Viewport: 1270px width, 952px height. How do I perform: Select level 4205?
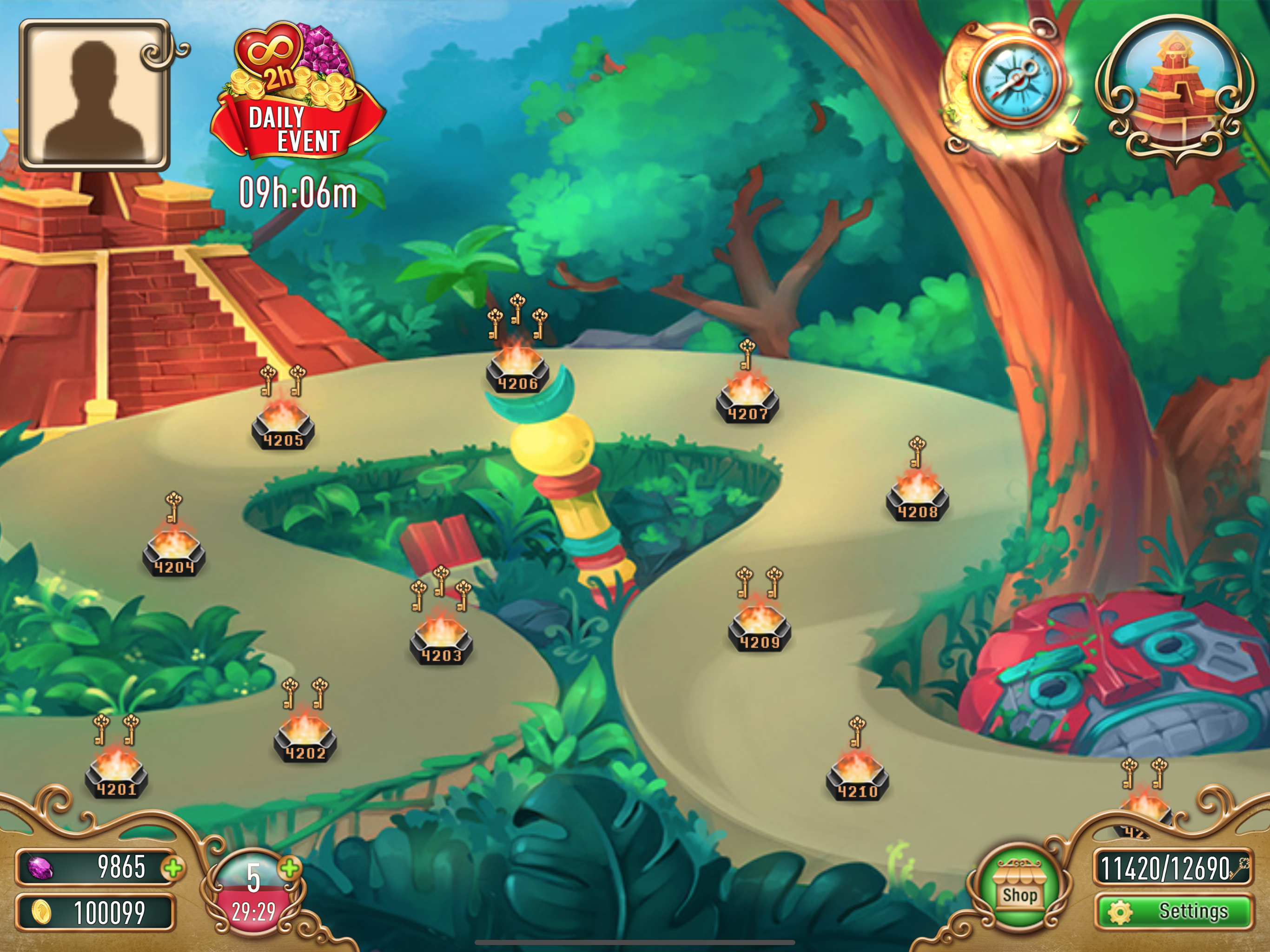coord(283,425)
